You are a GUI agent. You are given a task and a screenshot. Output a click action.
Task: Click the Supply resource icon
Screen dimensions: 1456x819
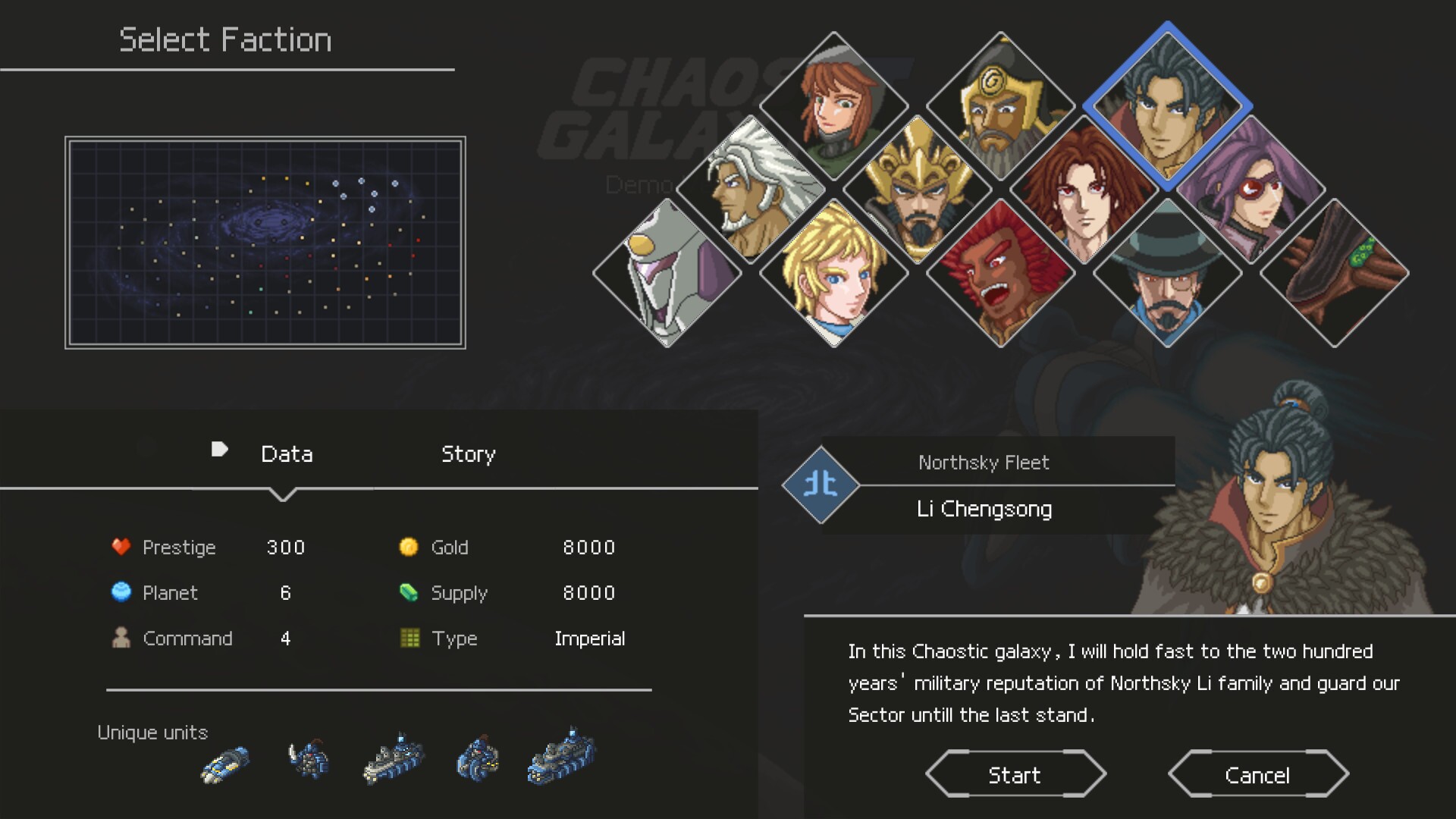(409, 592)
